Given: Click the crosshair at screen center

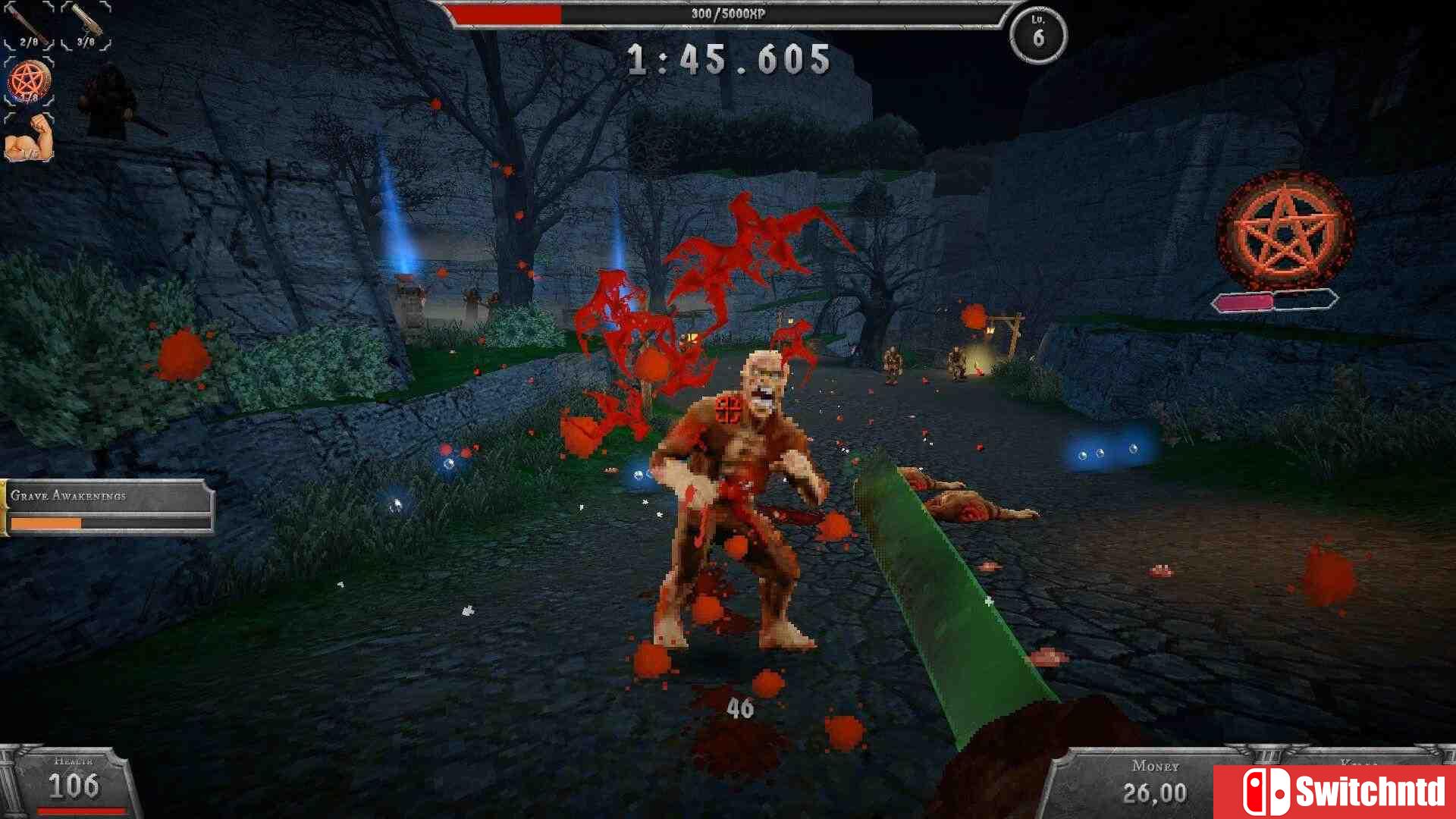Looking at the screenshot, I should tap(728, 409).
